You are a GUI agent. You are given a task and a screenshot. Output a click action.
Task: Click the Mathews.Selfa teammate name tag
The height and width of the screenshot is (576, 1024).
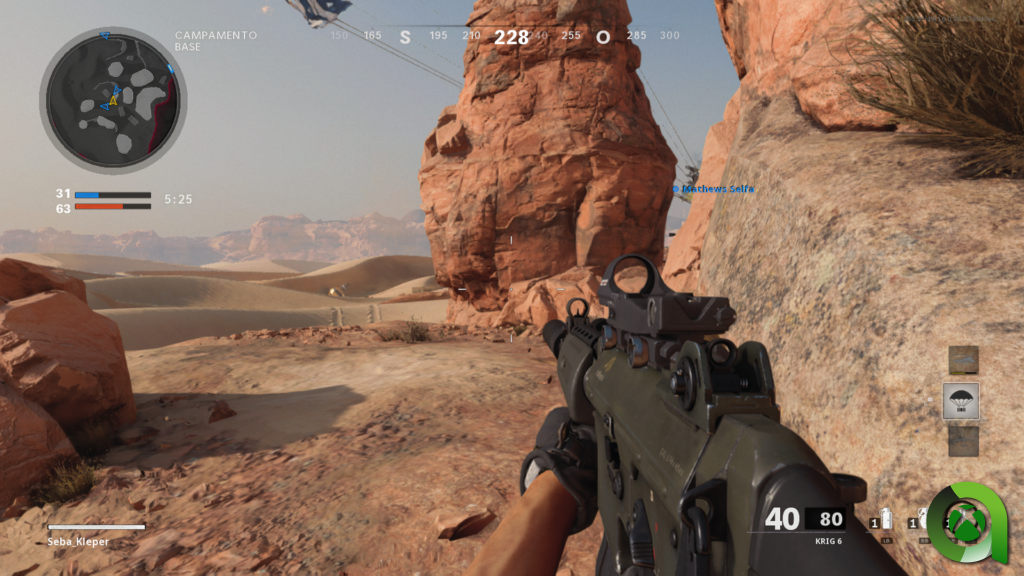pos(714,188)
